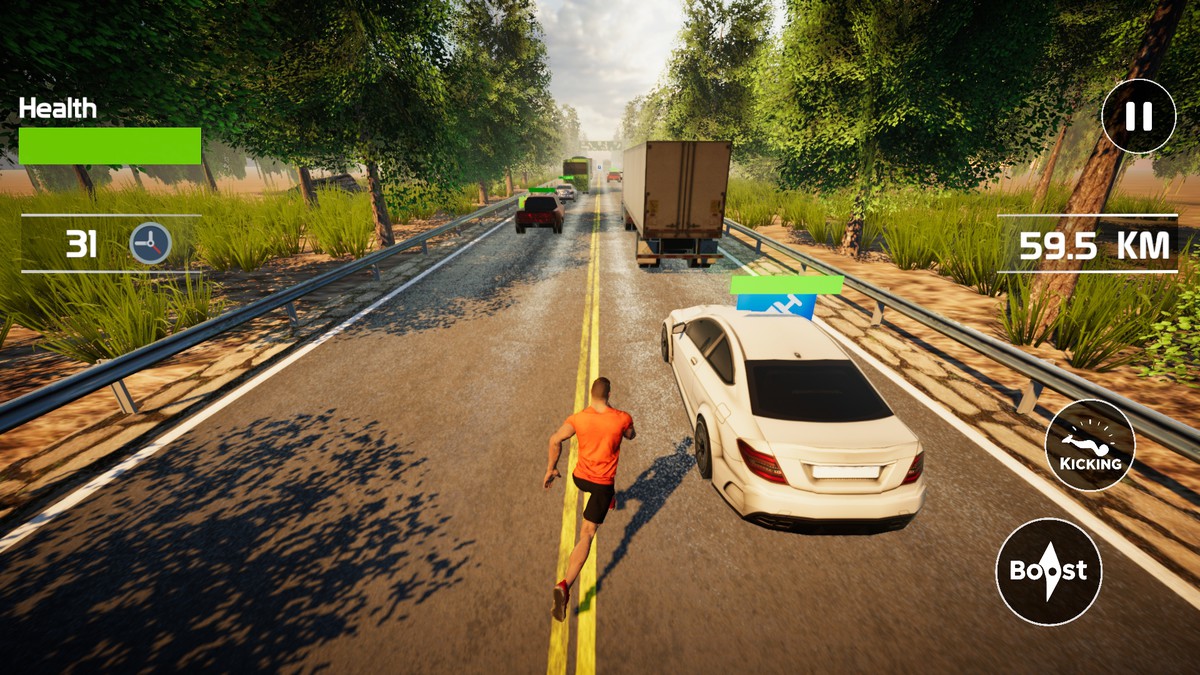
Task: Pause the game with the pause button
Action: pyautogui.click(x=1138, y=116)
